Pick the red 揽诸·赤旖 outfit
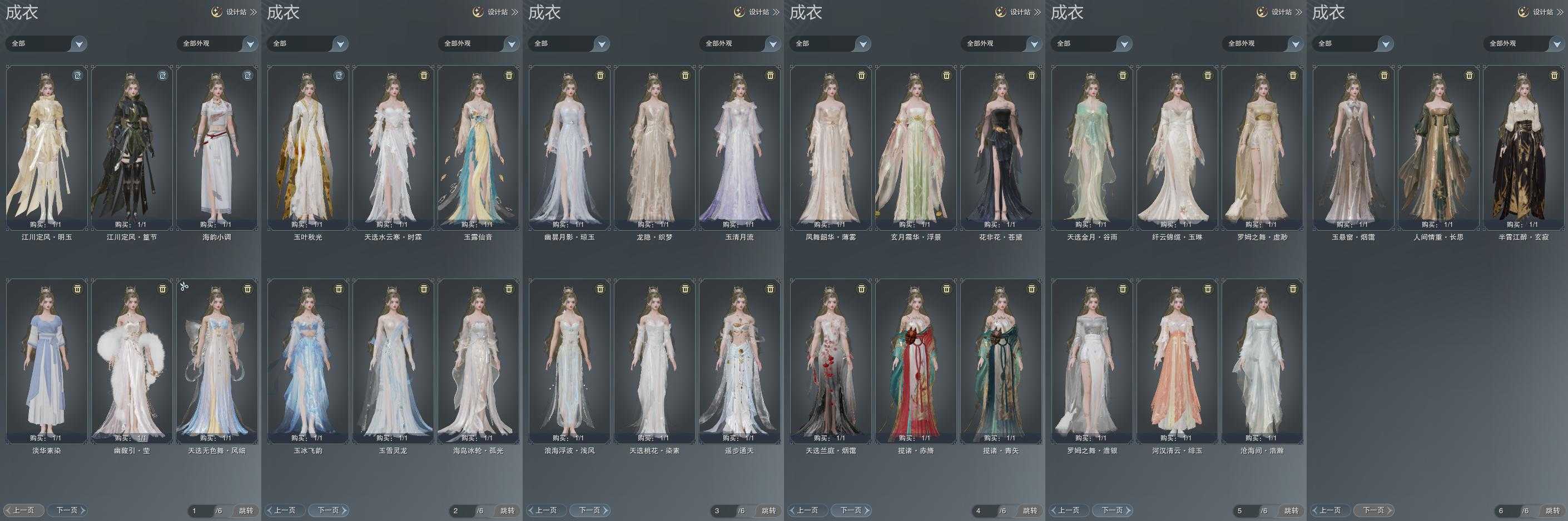The height and width of the screenshot is (521, 1568). (x=915, y=361)
